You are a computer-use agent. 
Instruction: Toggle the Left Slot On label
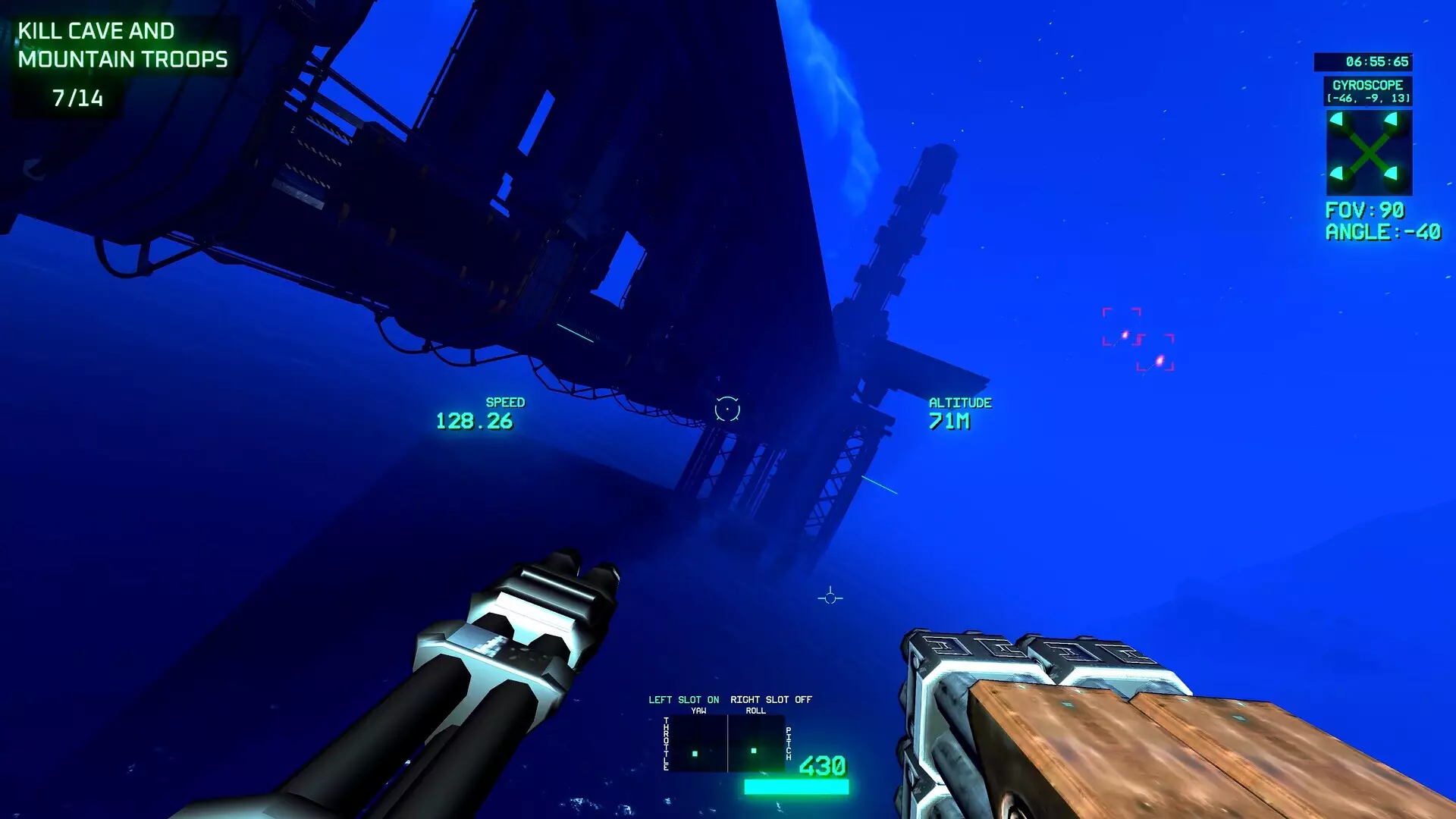coord(683,699)
